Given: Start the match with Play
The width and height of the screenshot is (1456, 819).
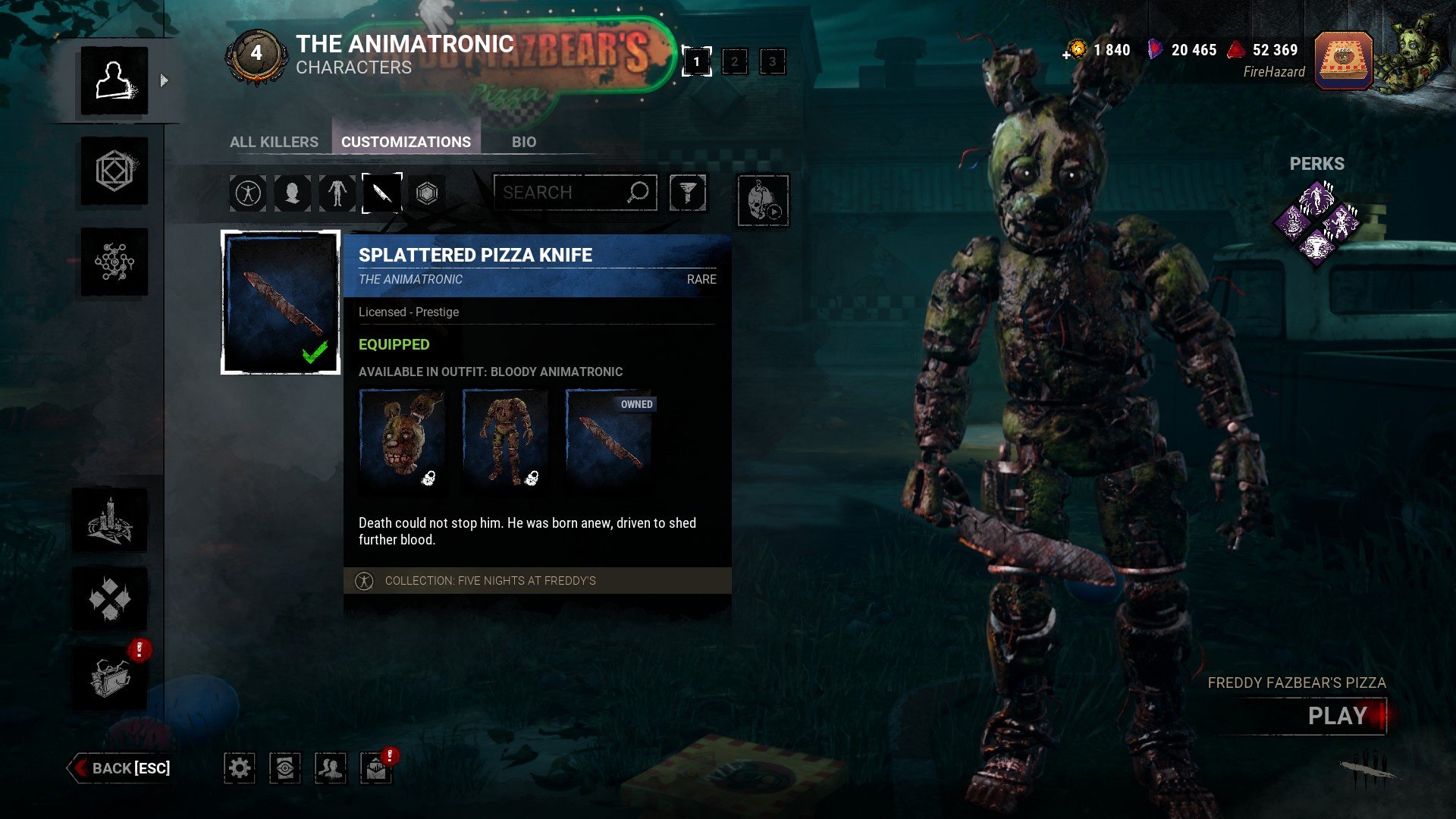Looking at the screenshot, I should pyautogui.click(x=1337, y=716).
